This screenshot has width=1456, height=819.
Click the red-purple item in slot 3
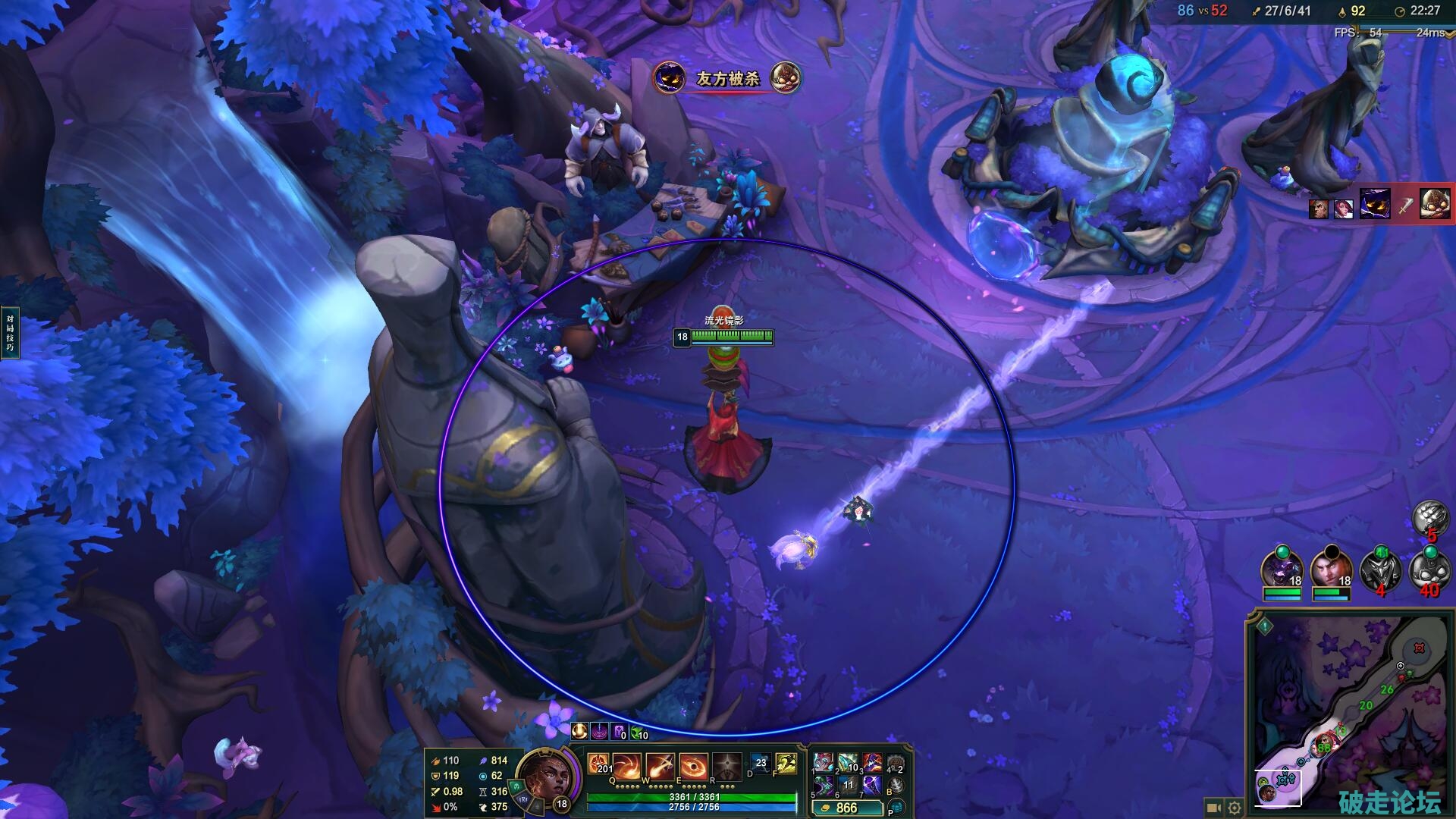(872, 763)
